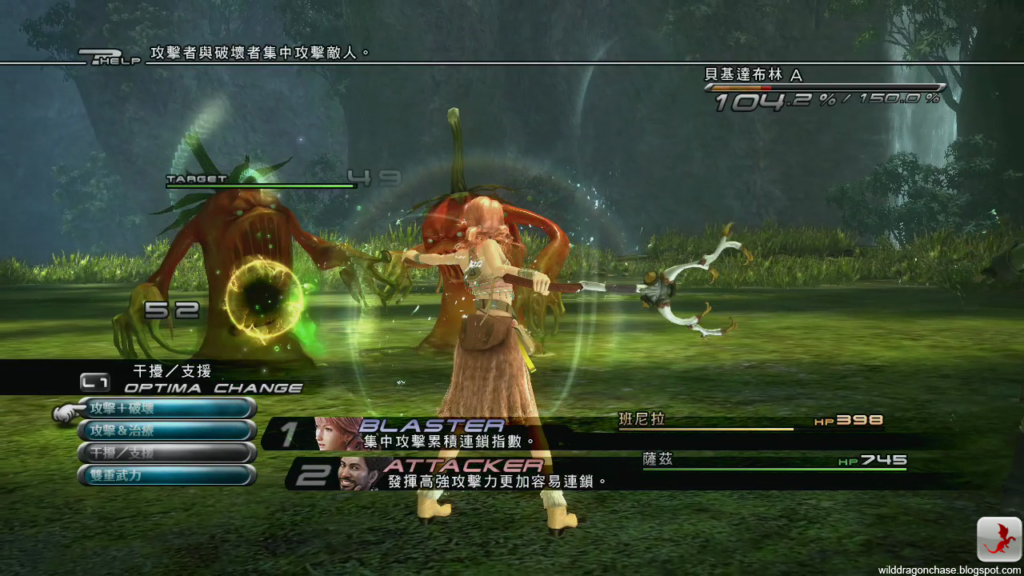Viewport: 1024px width, 576px height.
Task: Select the 攻擊+破壞 optima option
Action: pos(166,408)
